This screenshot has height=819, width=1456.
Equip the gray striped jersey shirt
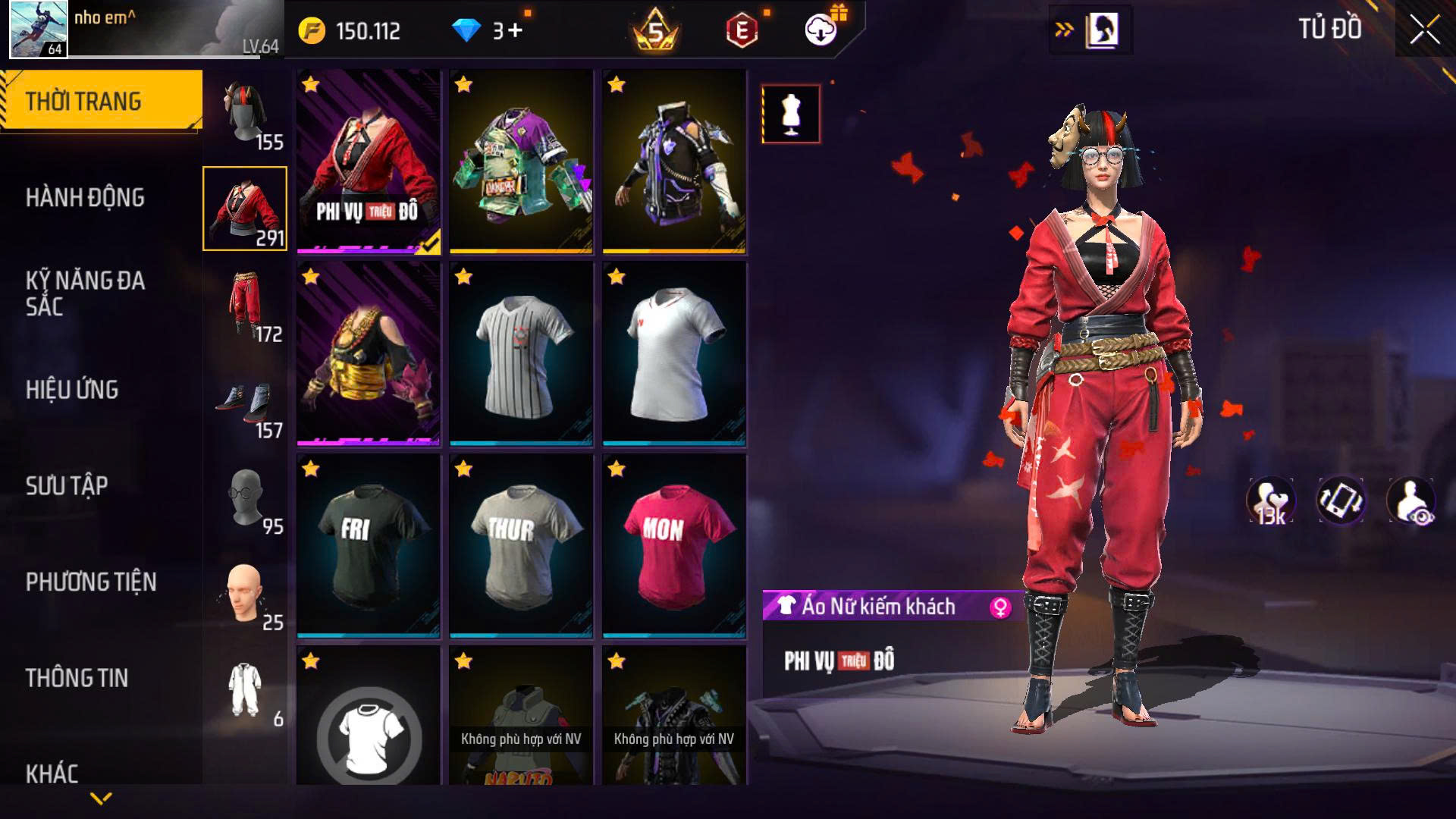pos(521,353)
